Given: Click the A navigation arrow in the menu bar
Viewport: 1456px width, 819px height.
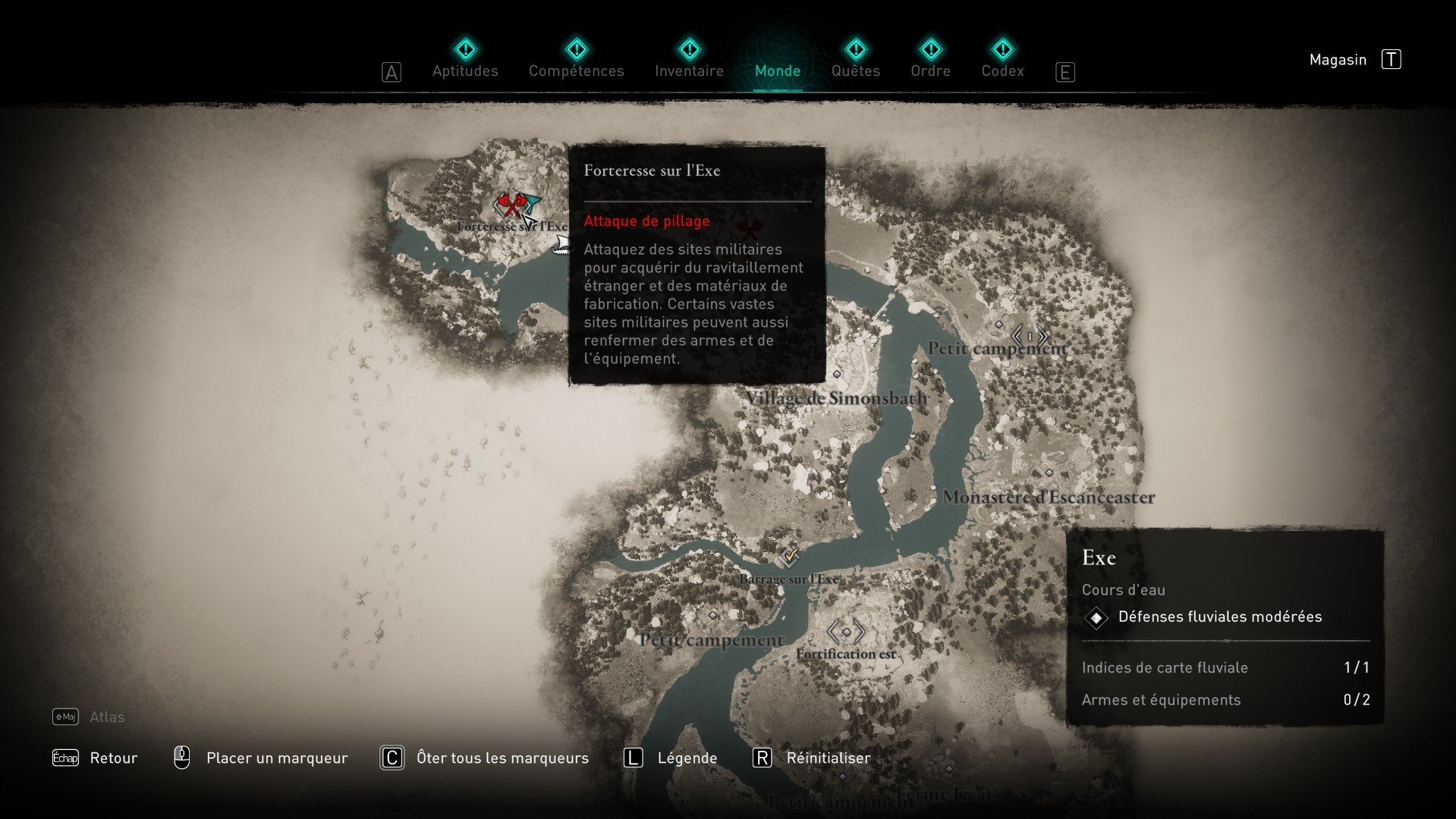Looking at the screenshot, I should [x=392, y=71].
